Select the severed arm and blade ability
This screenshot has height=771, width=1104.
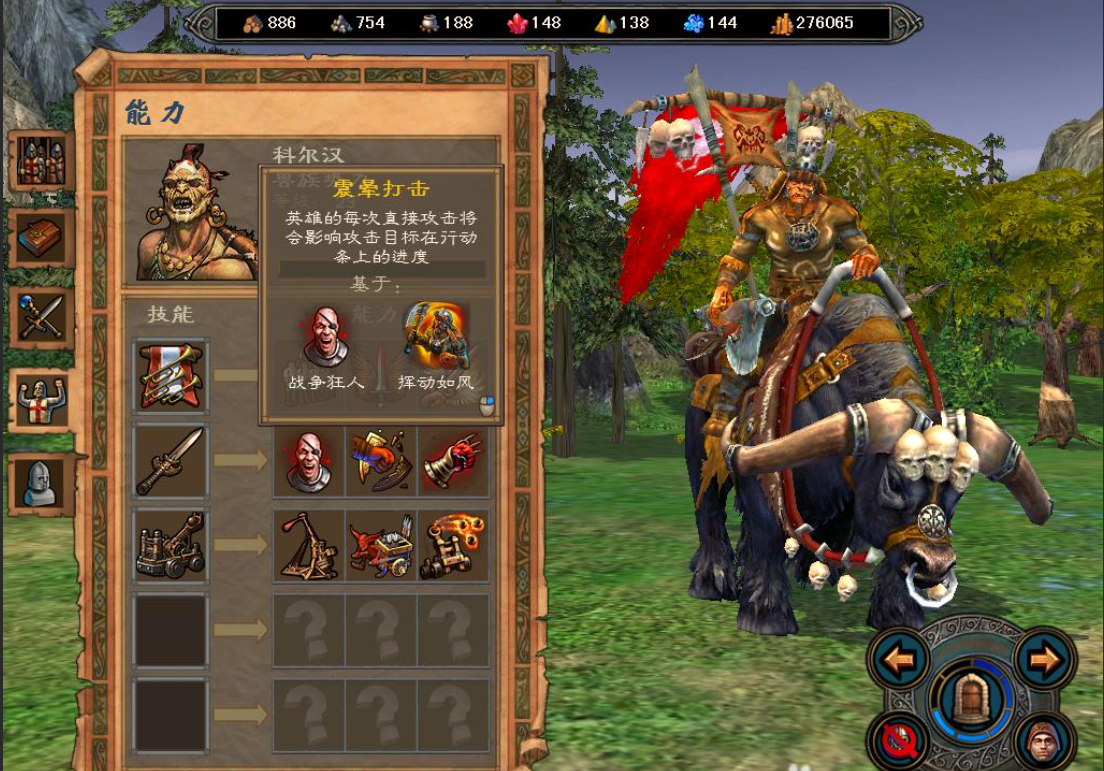pos(382,461)
